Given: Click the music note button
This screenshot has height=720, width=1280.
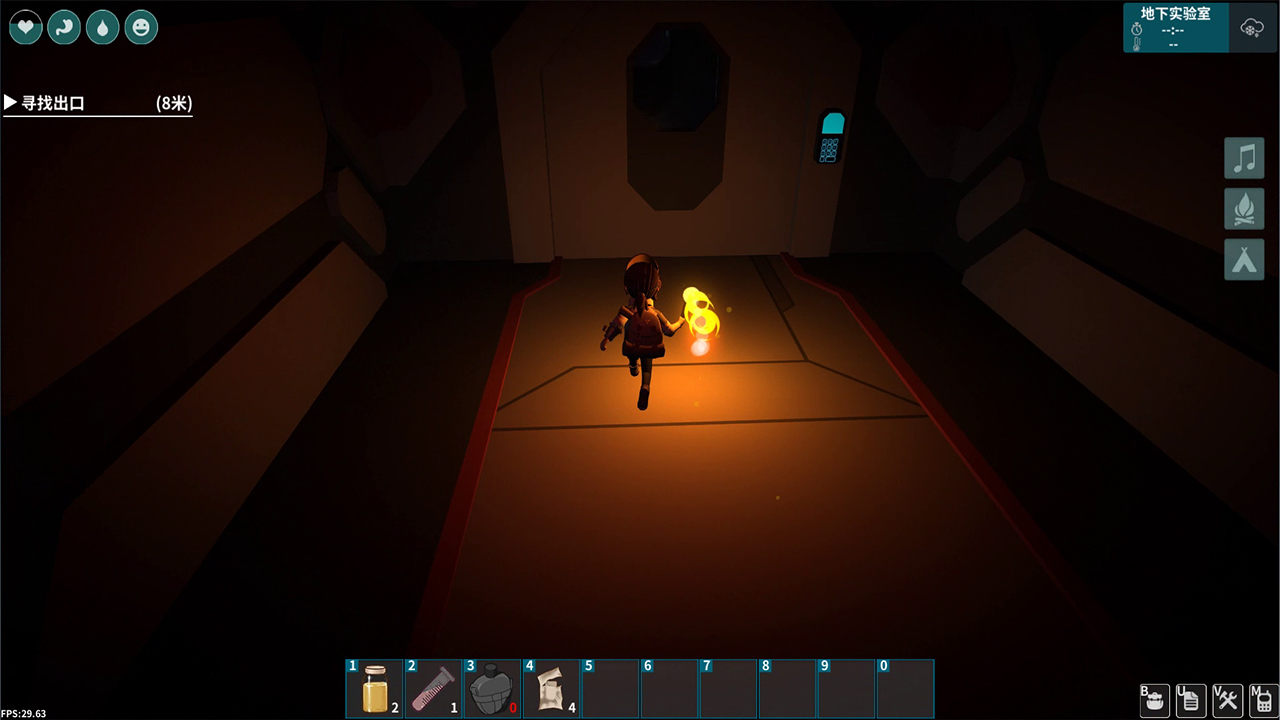Looking at the screenshot, I should [x=1244, y=159].
